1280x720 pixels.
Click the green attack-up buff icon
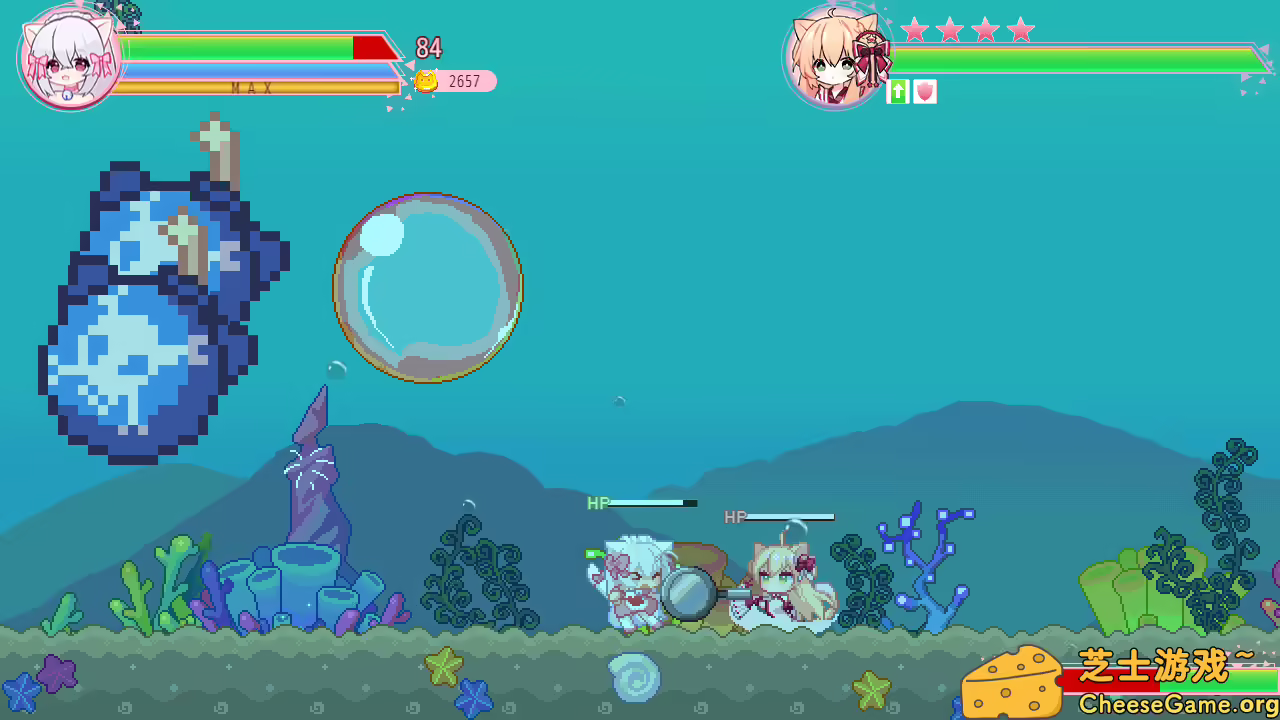897,93
